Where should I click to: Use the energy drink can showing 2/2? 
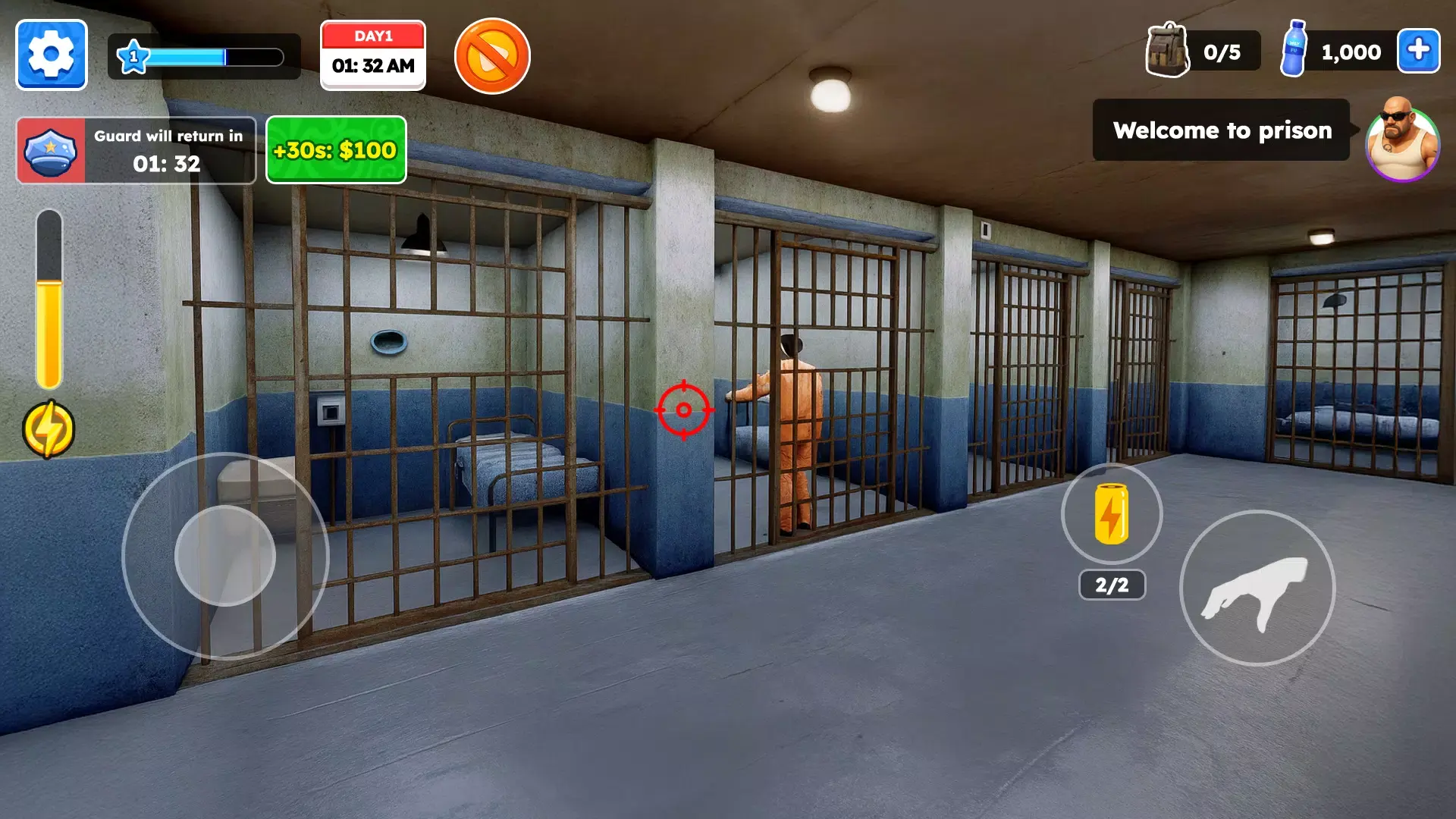1109,514
